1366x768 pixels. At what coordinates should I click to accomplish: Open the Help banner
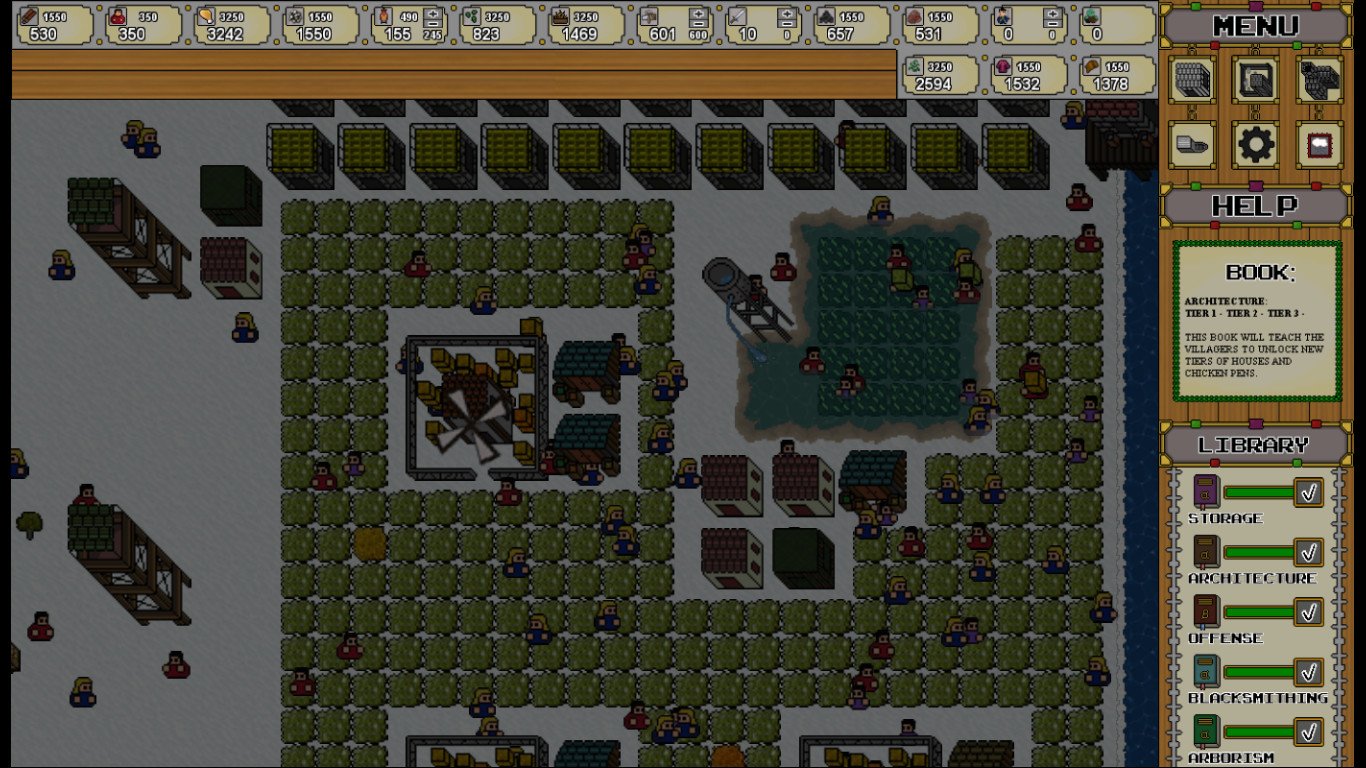[x=1256, y=207]
